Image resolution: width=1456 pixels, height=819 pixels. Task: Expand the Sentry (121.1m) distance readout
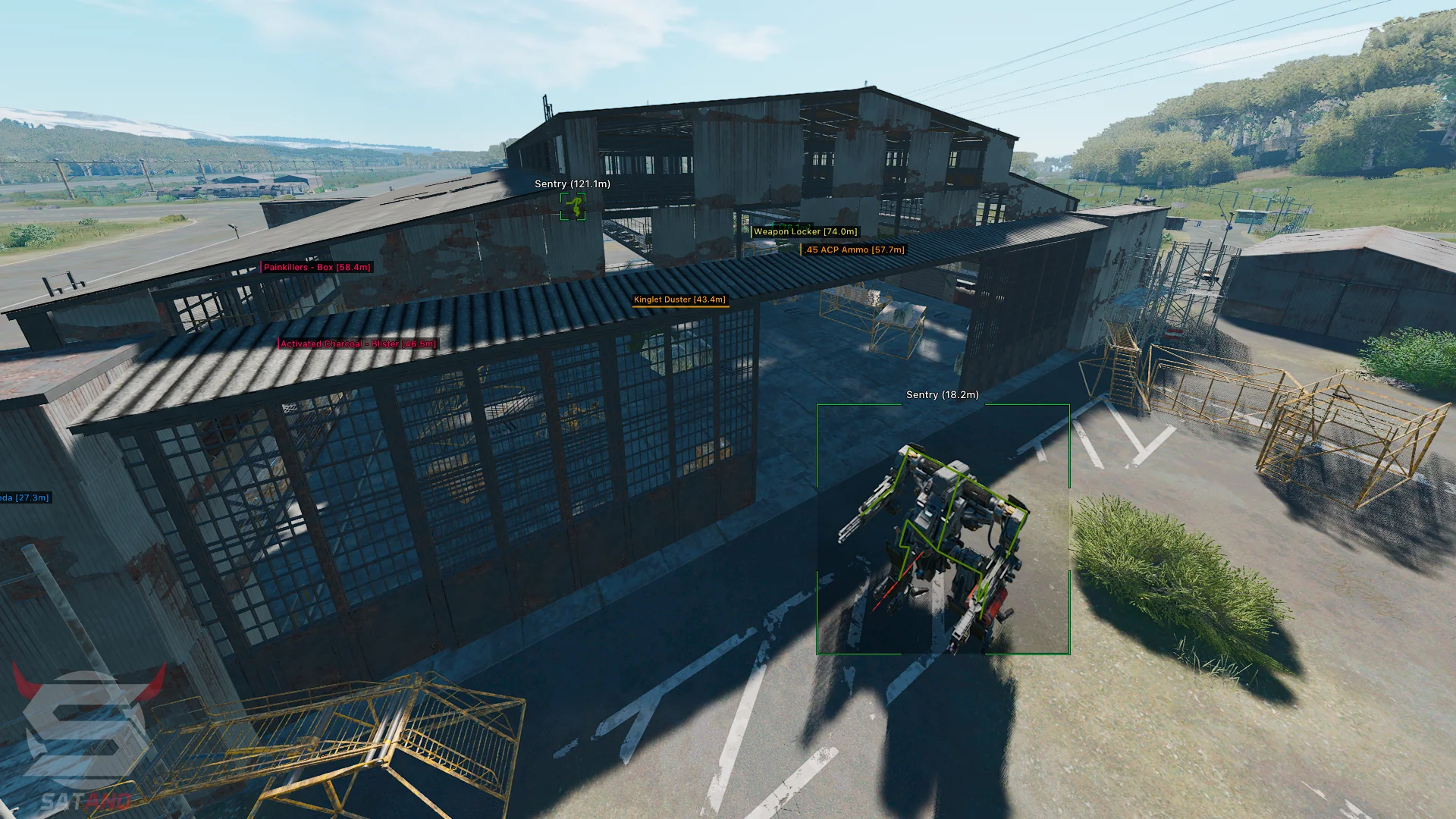(572, 184)
